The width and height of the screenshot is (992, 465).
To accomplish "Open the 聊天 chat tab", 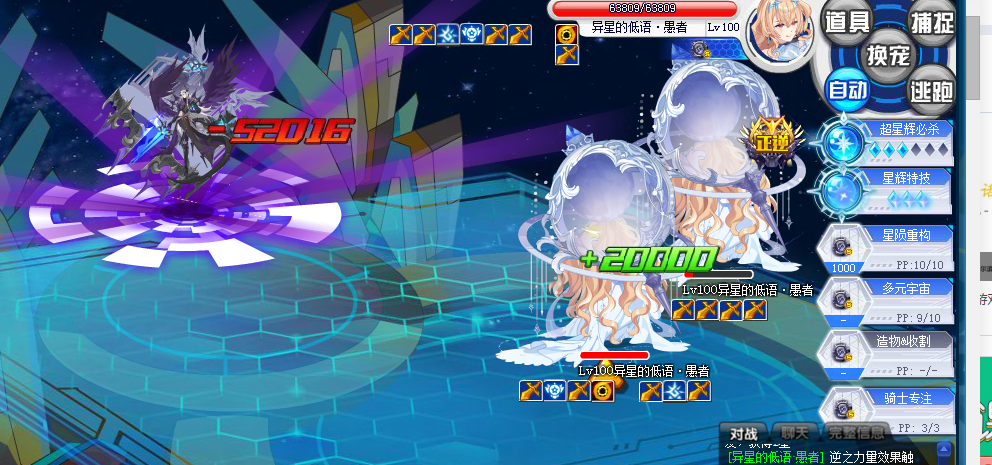I will click(x=795, y=433).
